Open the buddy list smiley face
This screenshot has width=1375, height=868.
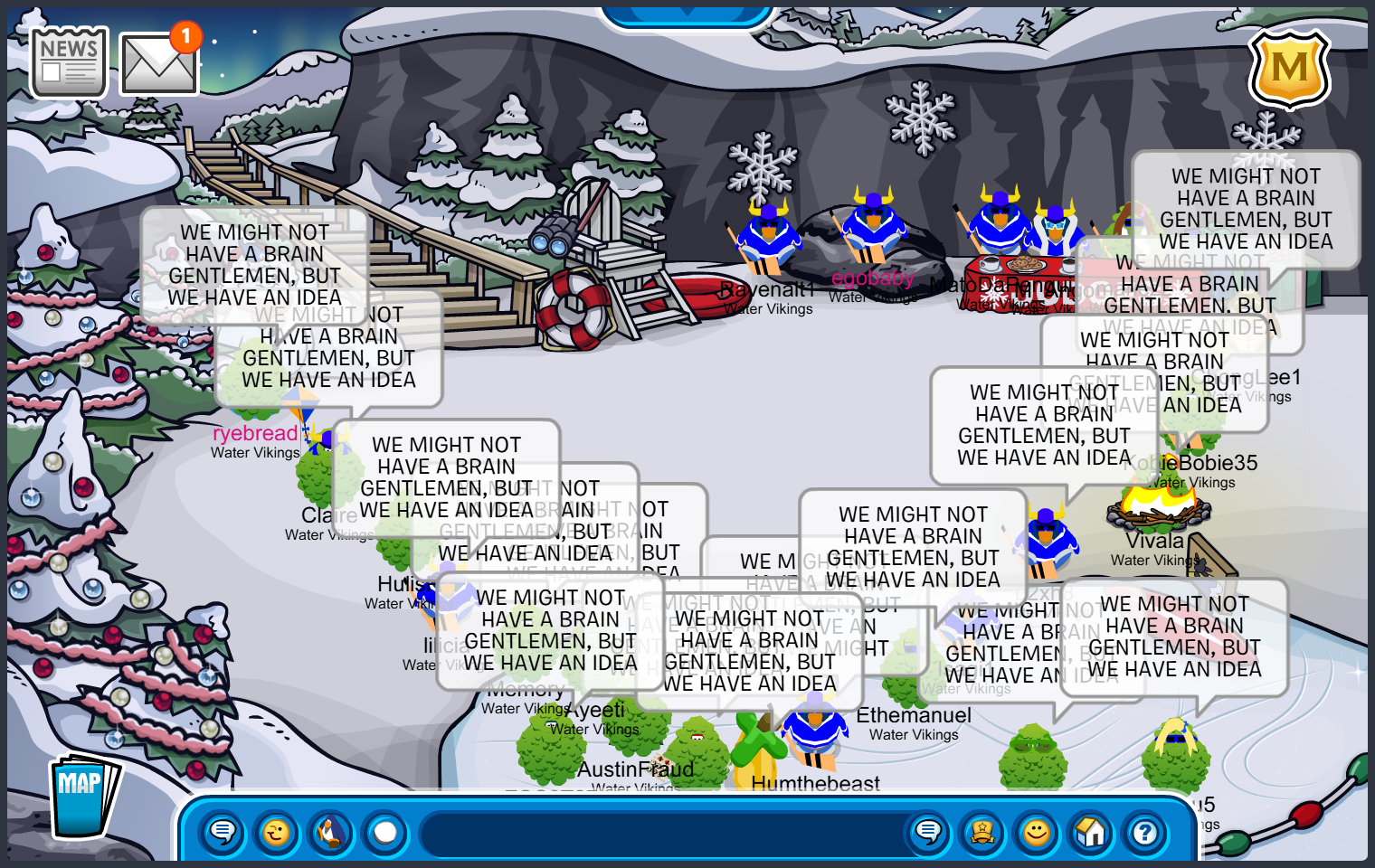(1037, 832)
